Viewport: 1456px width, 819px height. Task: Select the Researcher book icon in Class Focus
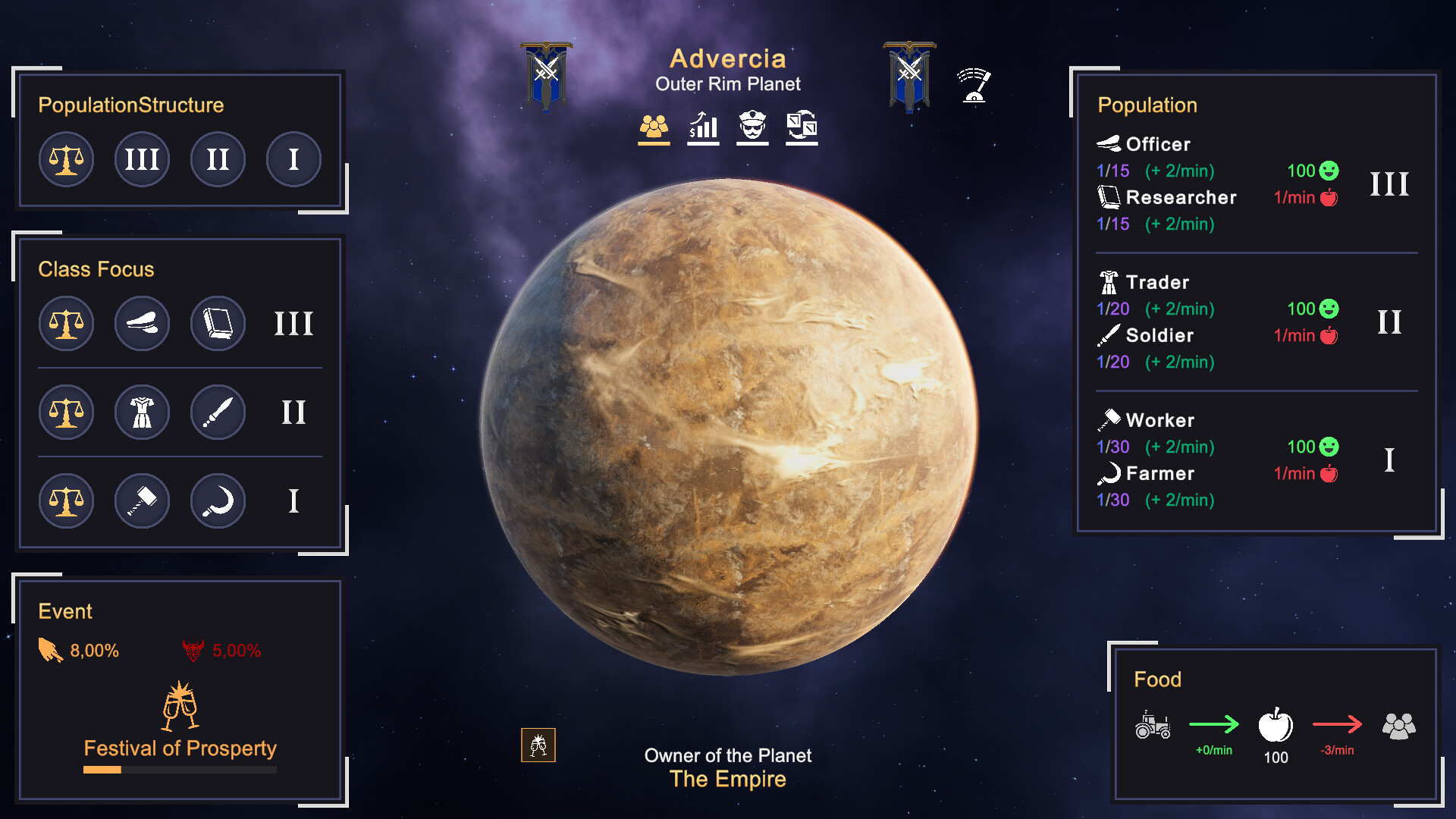[x=218, y=323]
